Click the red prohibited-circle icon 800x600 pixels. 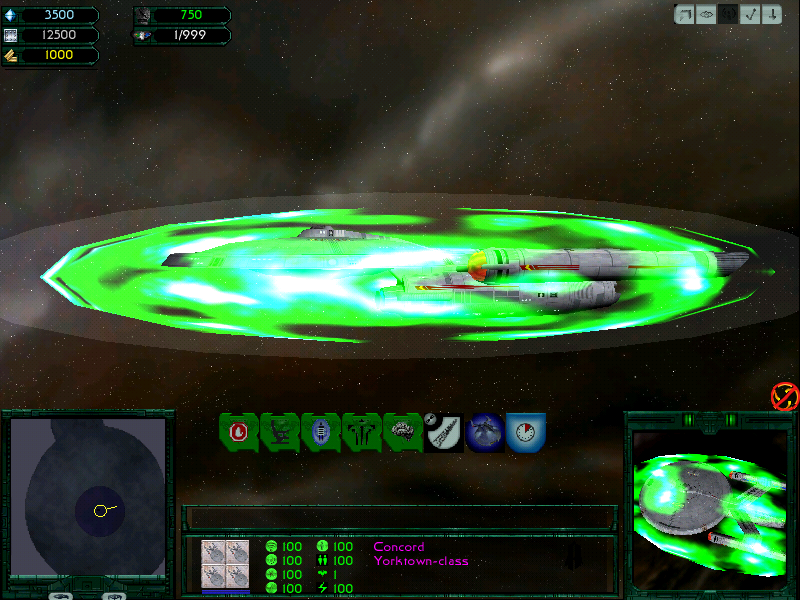coord(784,396)
